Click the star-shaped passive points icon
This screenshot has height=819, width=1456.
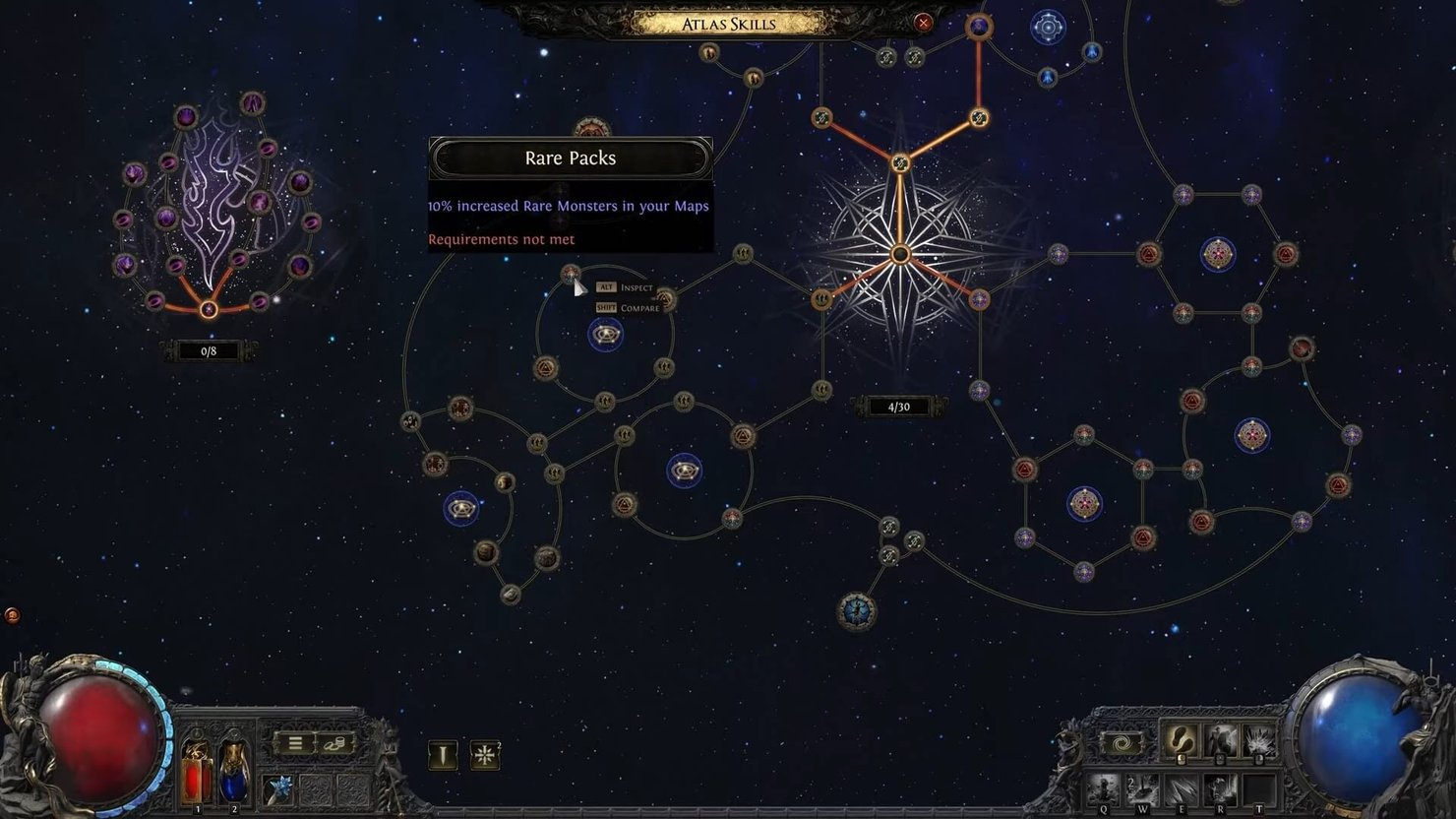pos(484,755)
